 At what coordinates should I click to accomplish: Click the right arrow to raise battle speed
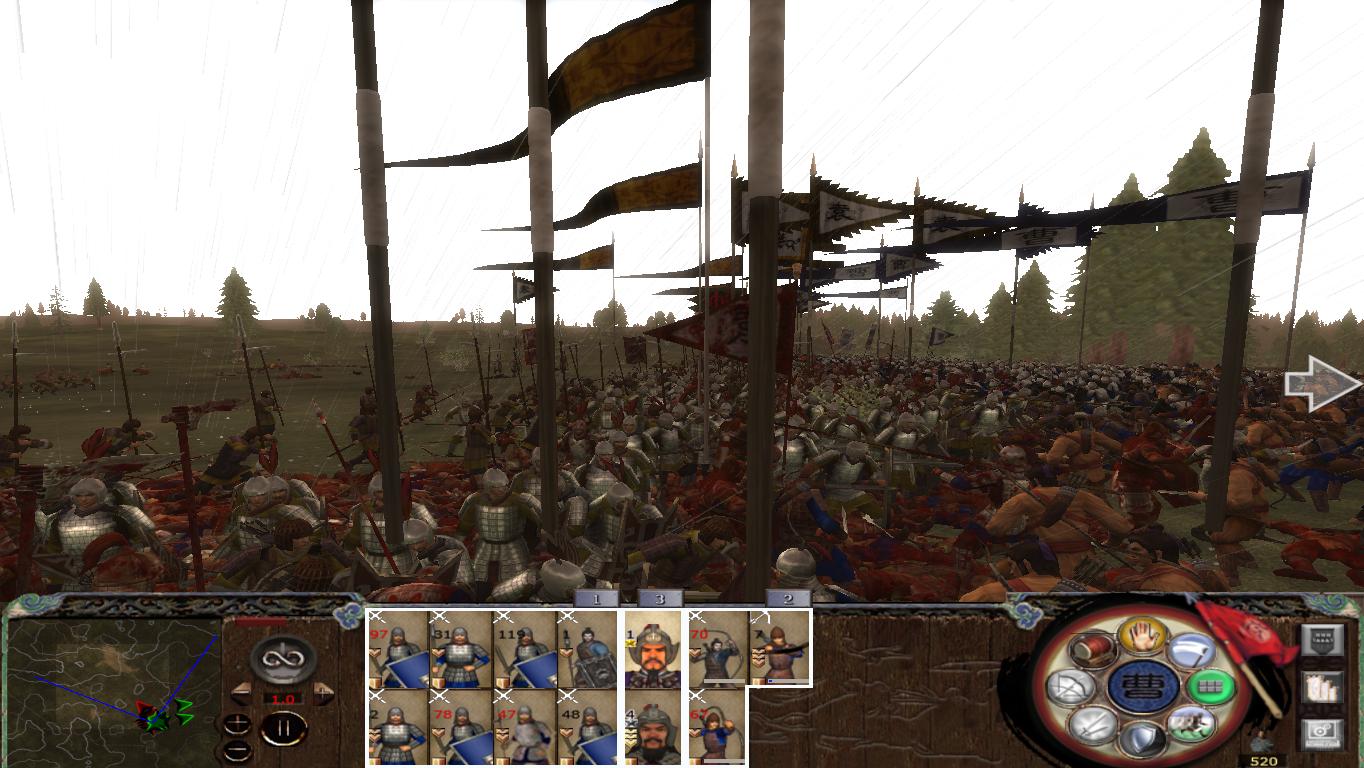(x=323, y=692)
